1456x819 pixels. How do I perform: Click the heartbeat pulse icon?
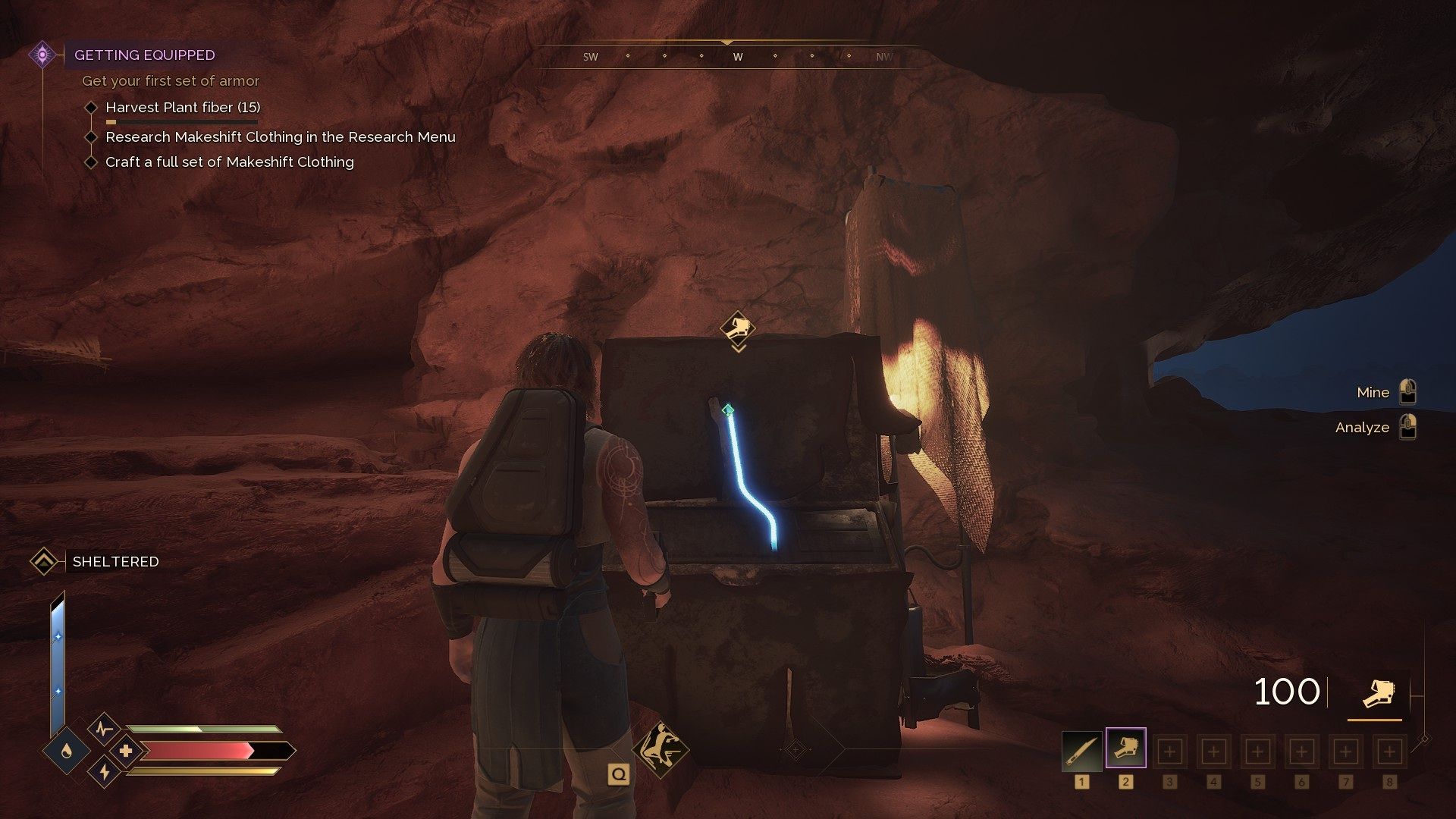104,730
